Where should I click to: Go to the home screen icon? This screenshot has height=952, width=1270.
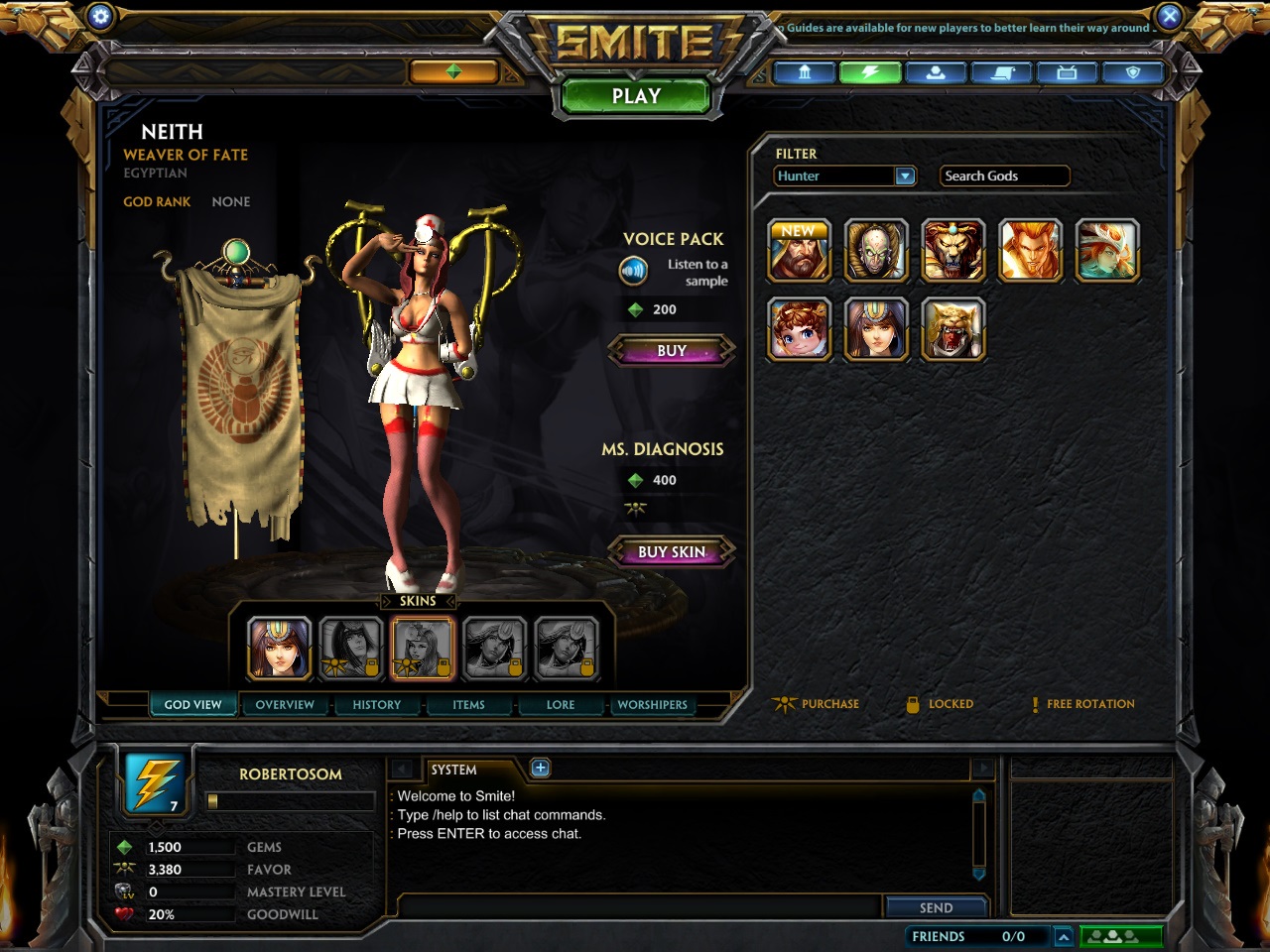click(x=805, y=72)
